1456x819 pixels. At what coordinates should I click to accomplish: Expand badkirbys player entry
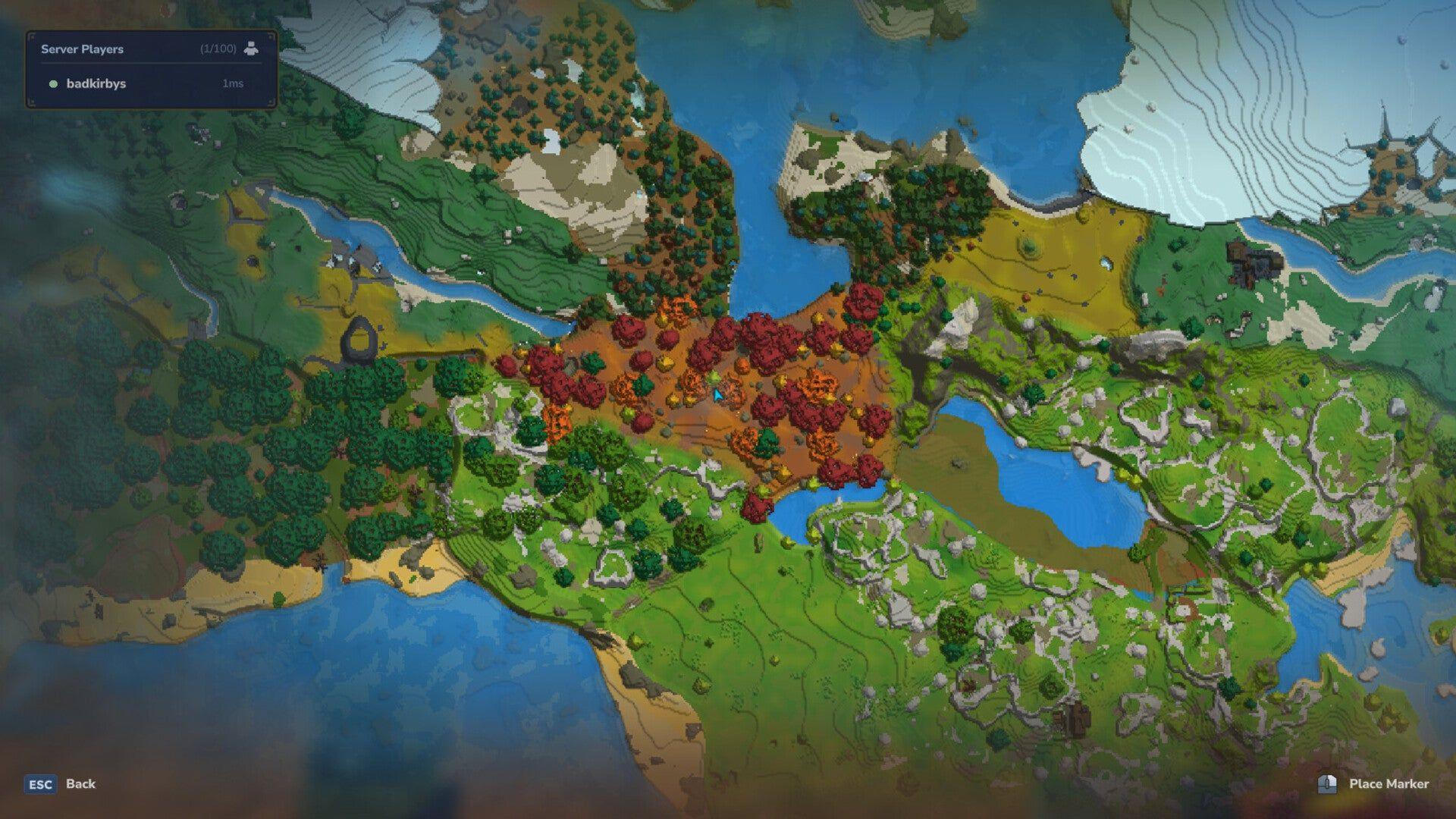pyautogui.click(x=96, y=85)
